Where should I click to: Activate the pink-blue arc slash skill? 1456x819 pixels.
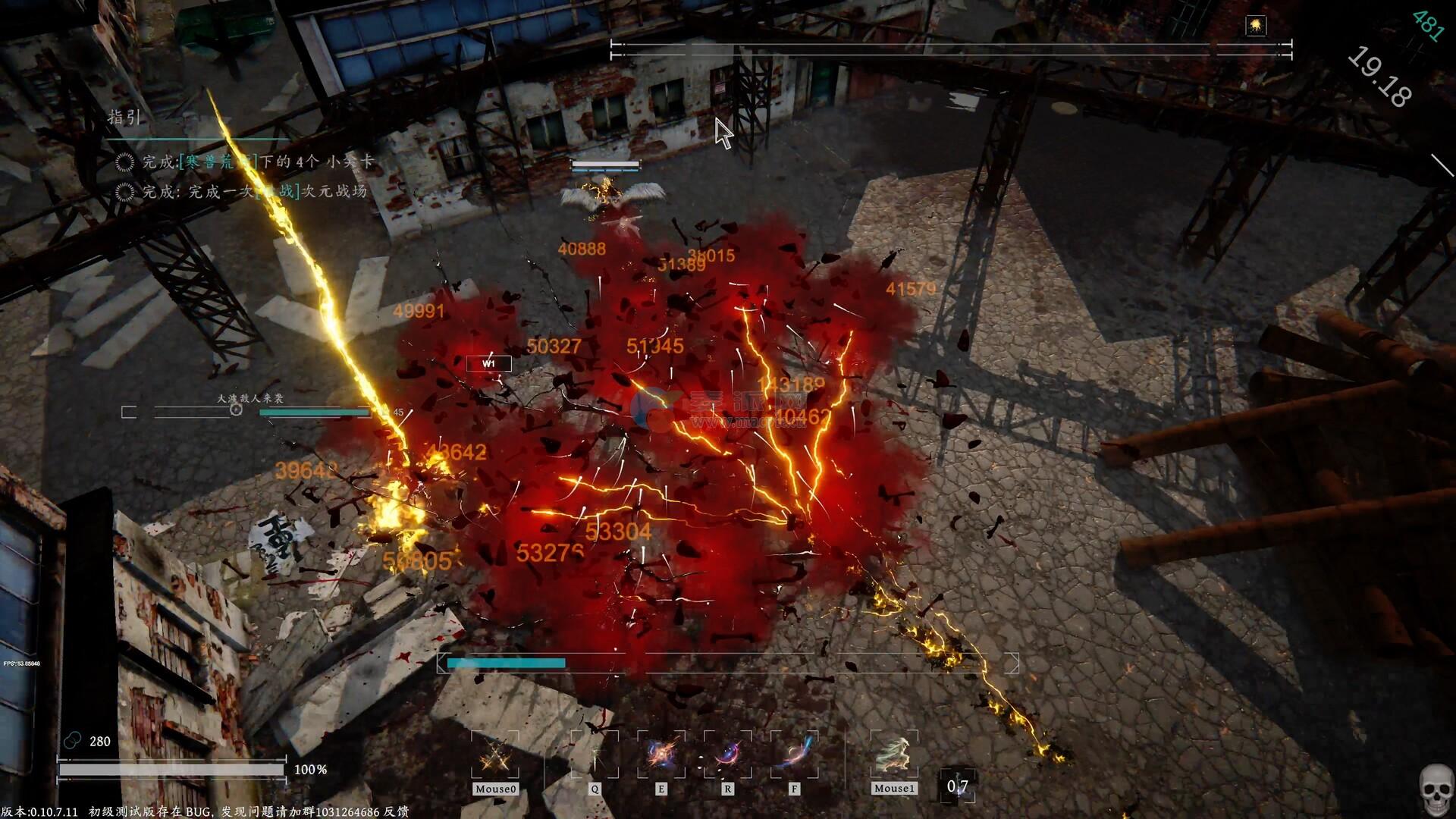pyautogui.click(x=794, y=755)
